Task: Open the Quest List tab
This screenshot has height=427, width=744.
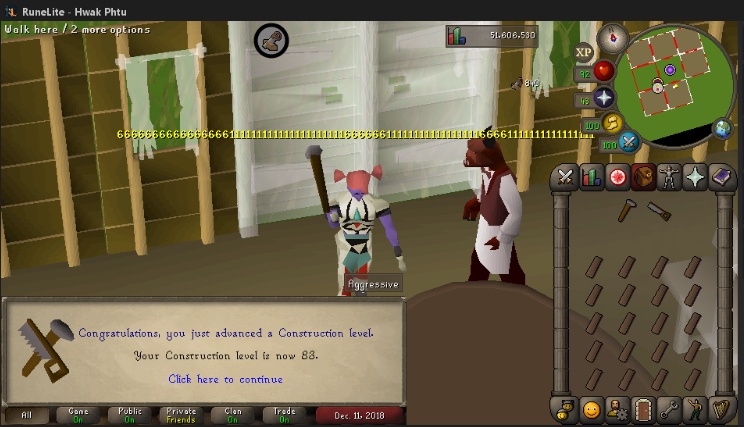Action: (618, 177)
